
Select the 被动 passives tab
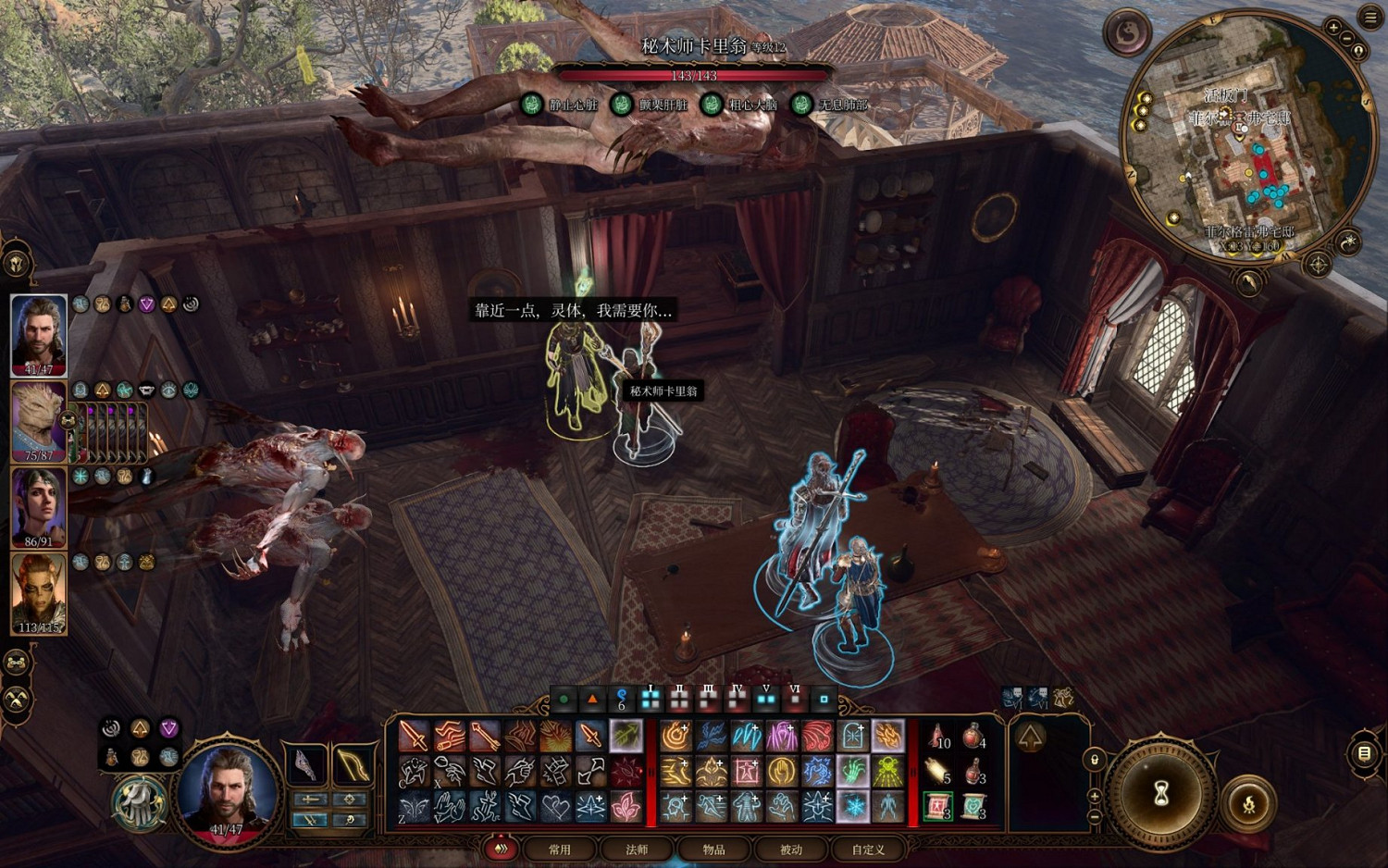(791, 849)
